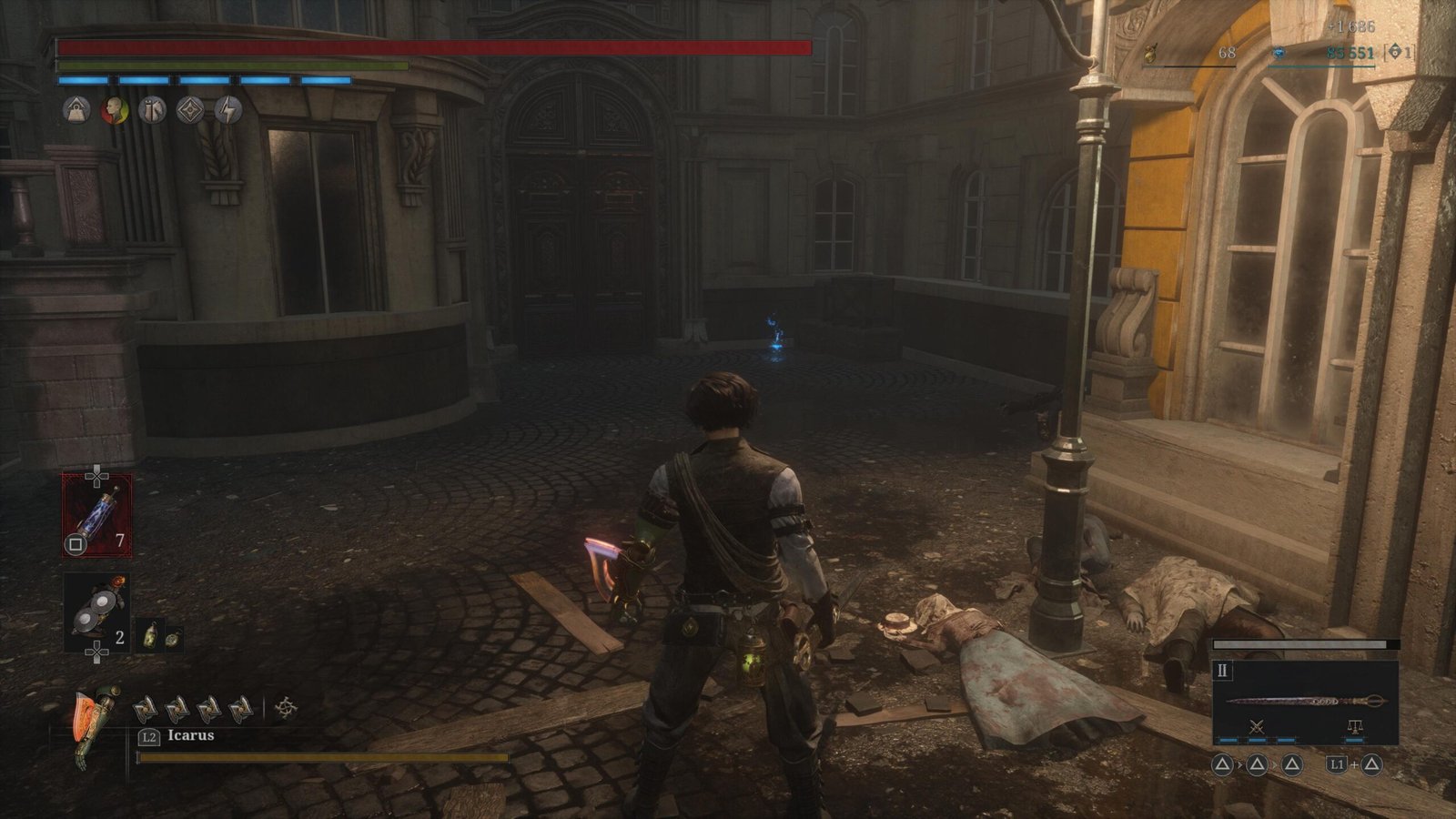This screenshot has width=1456, height=819.
Task: Select the lightning bolt status icon
Action: coord(228,110)
